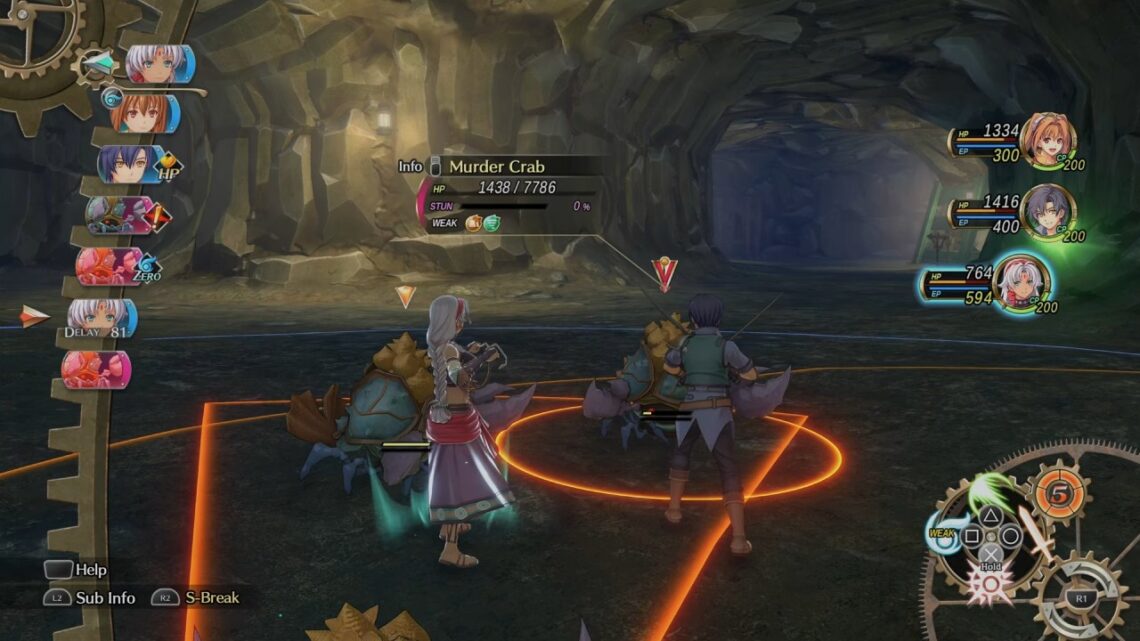This screenshot has height=641, width=1140.
Task: Select the orange-haired girl's party status portrait
Action: pos(1047,140)
